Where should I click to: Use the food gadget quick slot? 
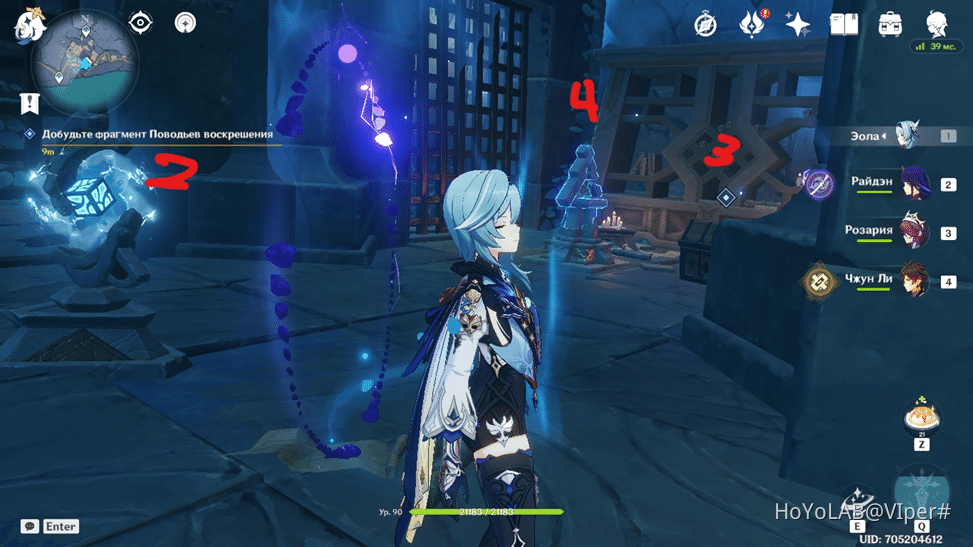(920, 415)
